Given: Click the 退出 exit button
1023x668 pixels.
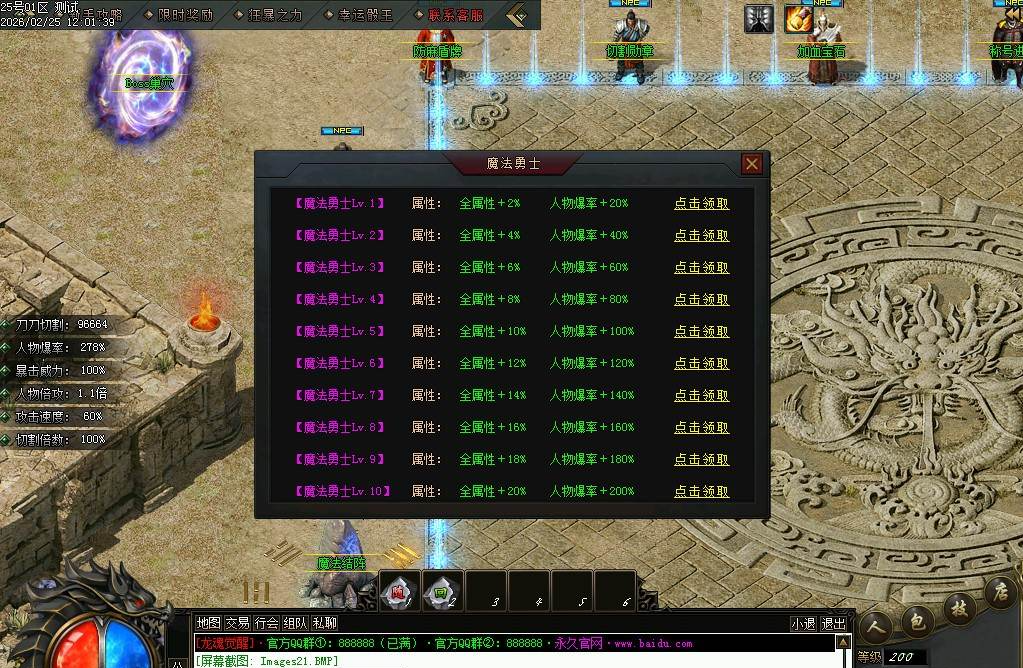Looking at the screenshot, I should 833,624.
